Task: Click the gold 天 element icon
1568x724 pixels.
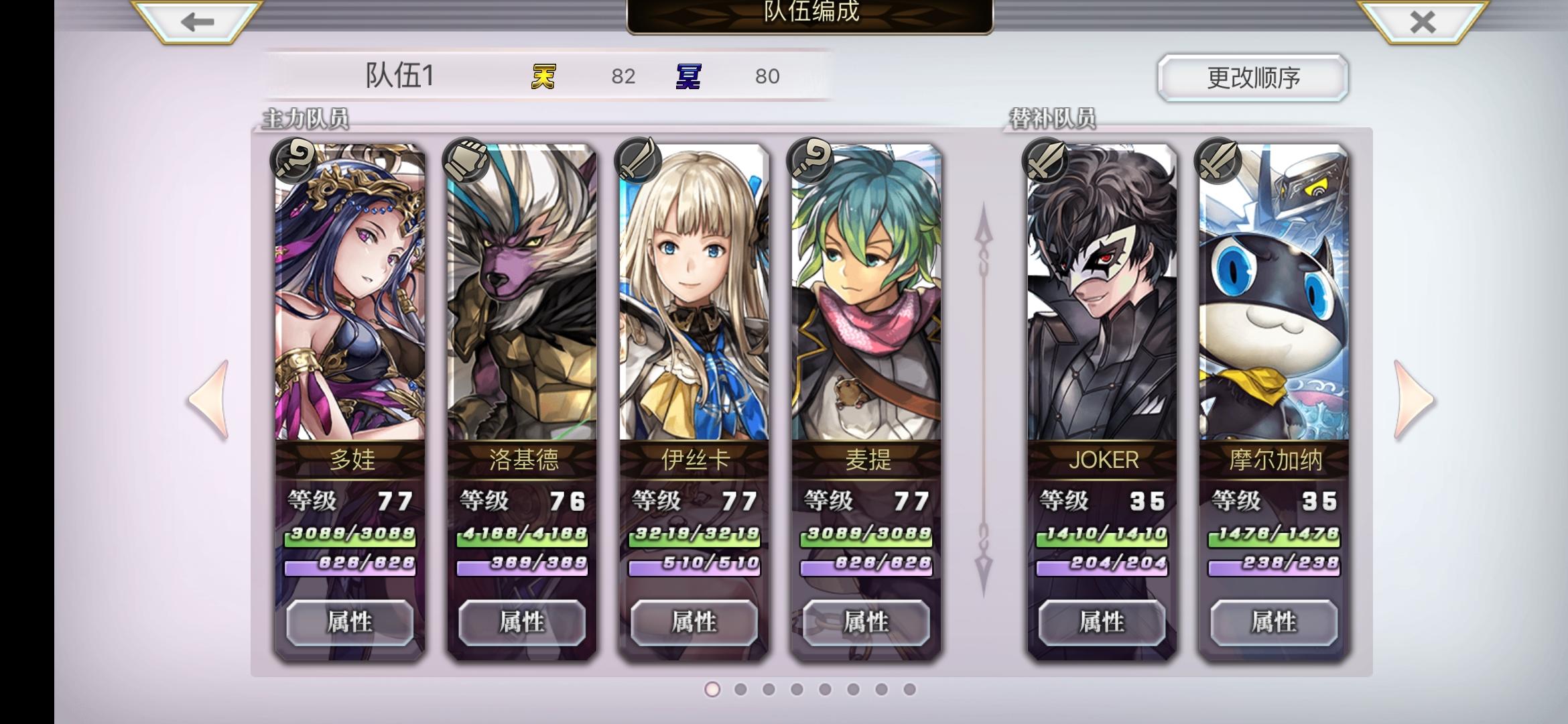Action: 542,75
